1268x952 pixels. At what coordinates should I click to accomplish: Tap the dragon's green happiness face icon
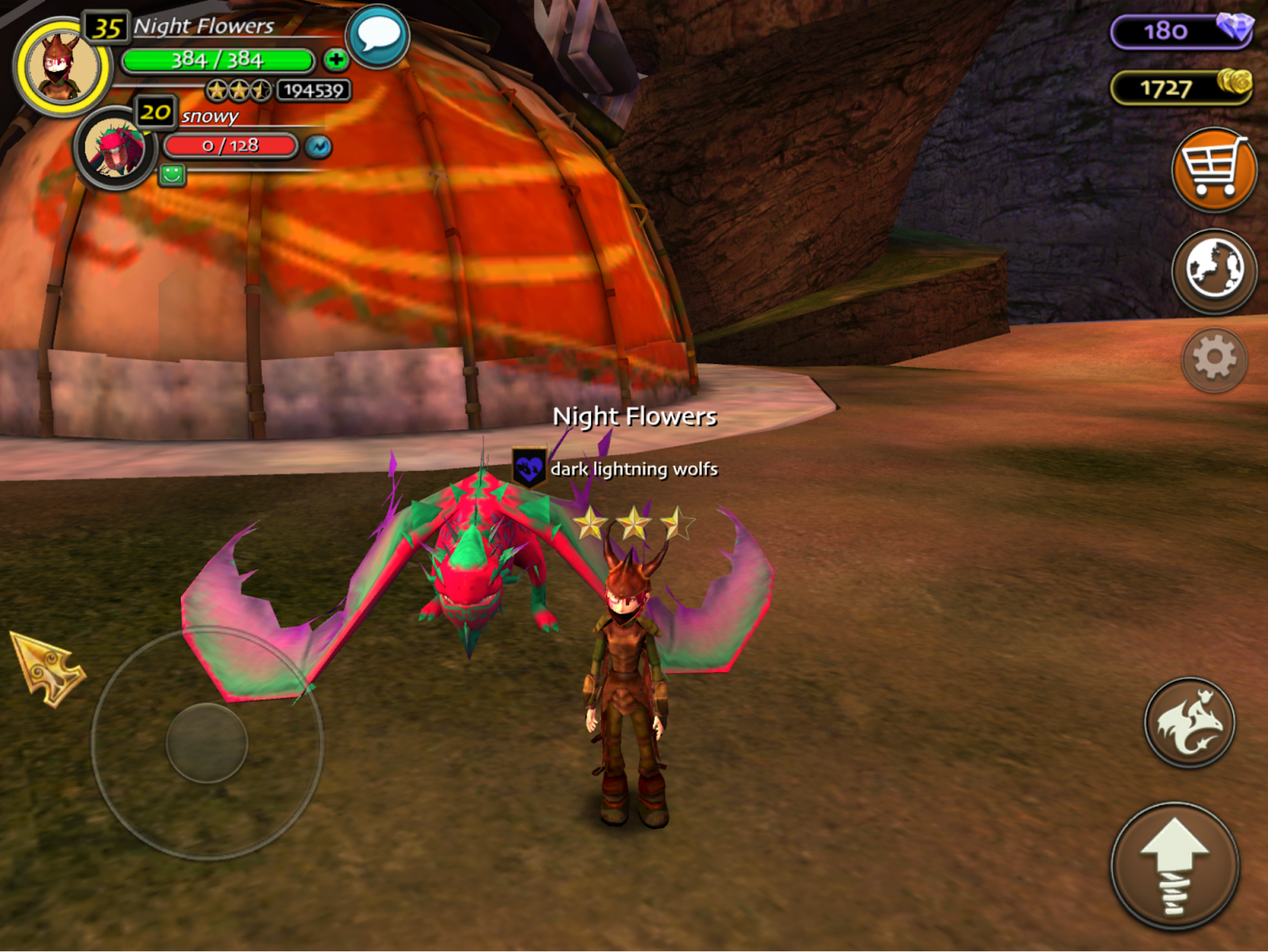click(x=172, y=174)
